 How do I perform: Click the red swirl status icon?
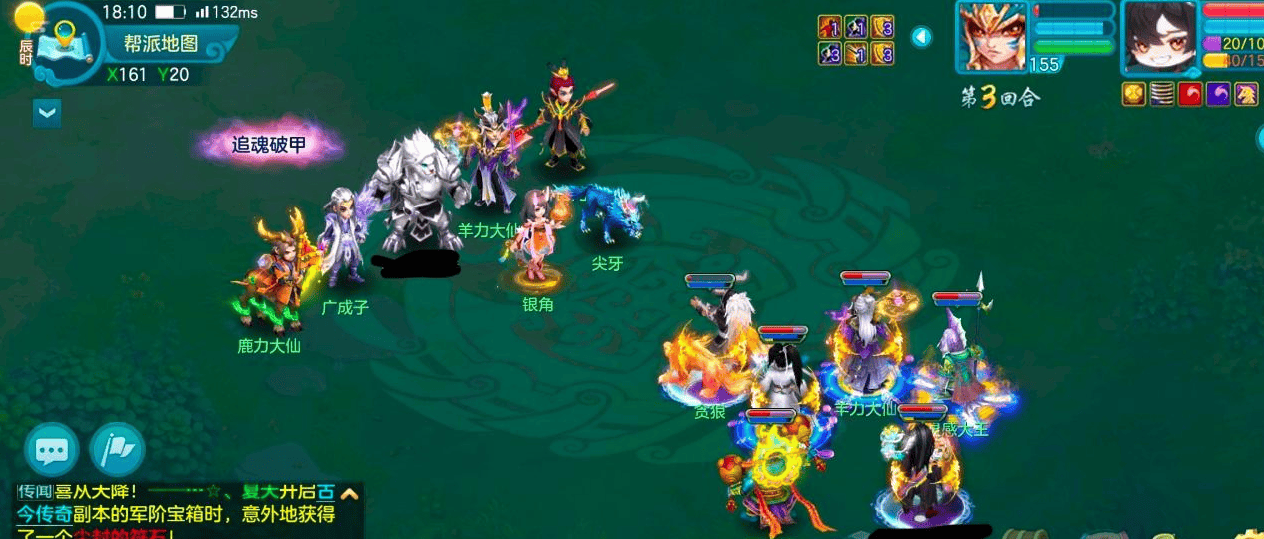1190,94
